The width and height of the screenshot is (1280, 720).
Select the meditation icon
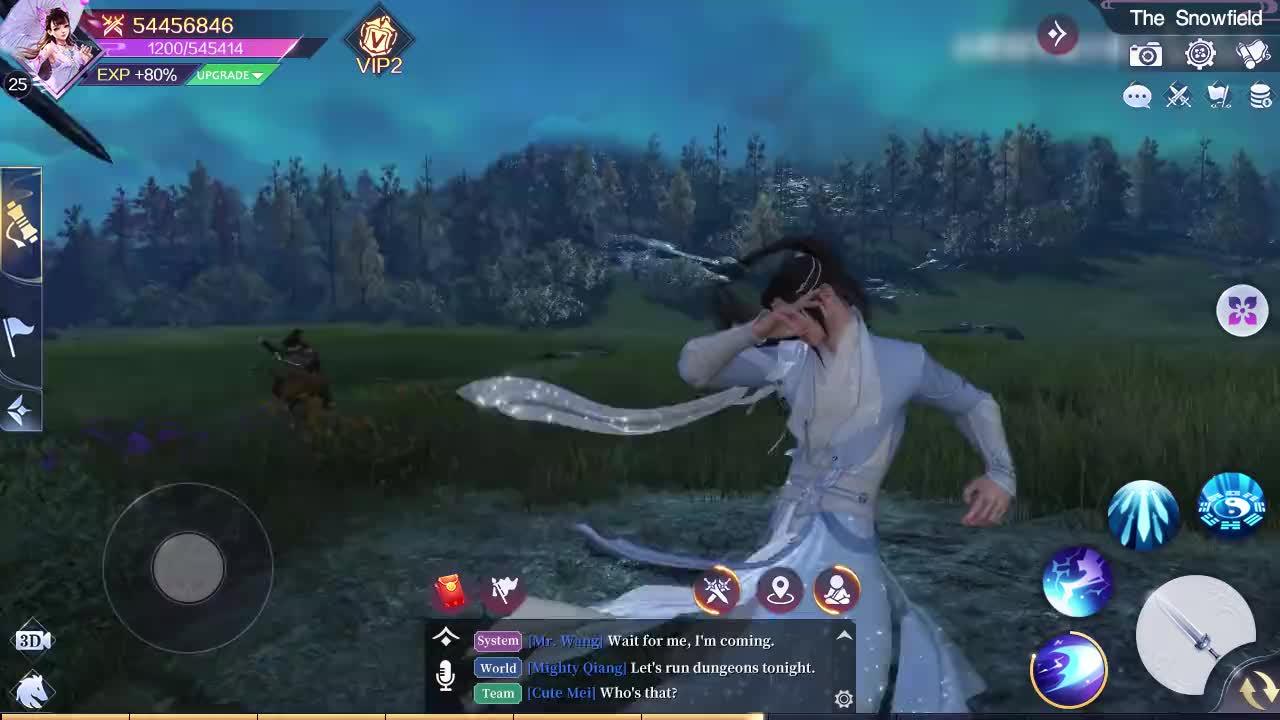click(x=837, y=591)
